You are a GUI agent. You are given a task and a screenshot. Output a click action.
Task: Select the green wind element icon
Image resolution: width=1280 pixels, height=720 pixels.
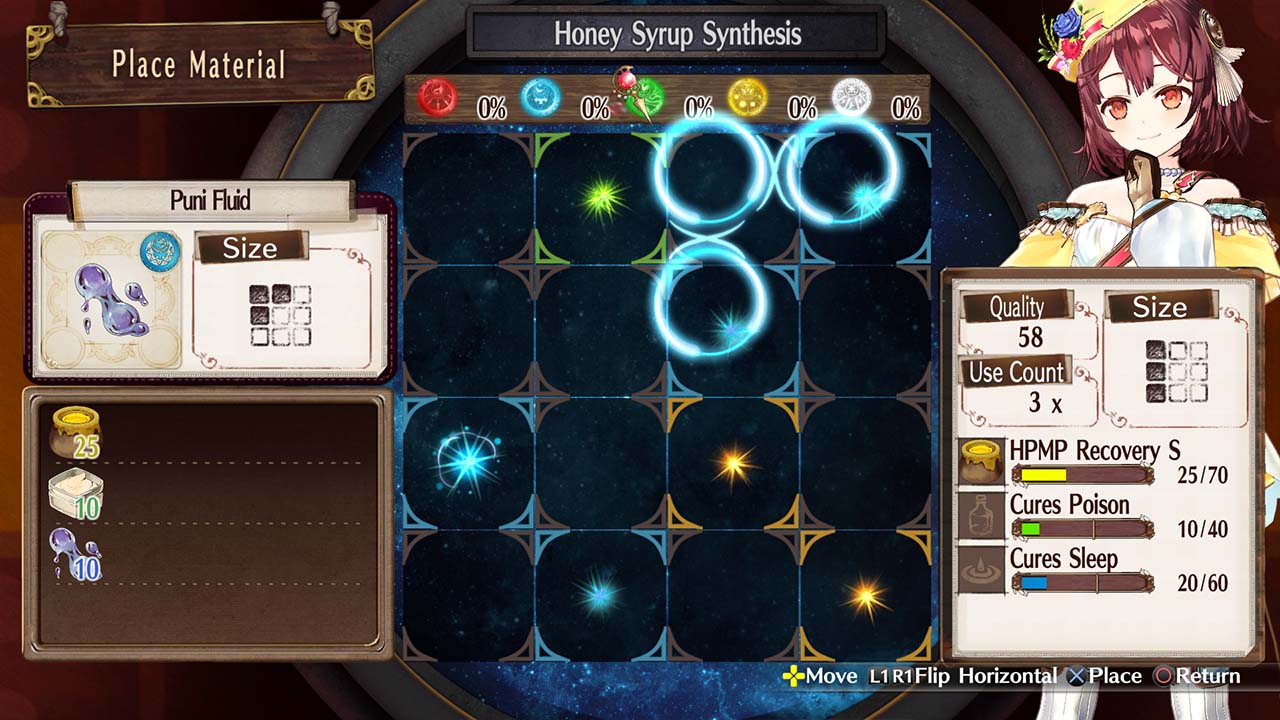(x=647, y=98)
